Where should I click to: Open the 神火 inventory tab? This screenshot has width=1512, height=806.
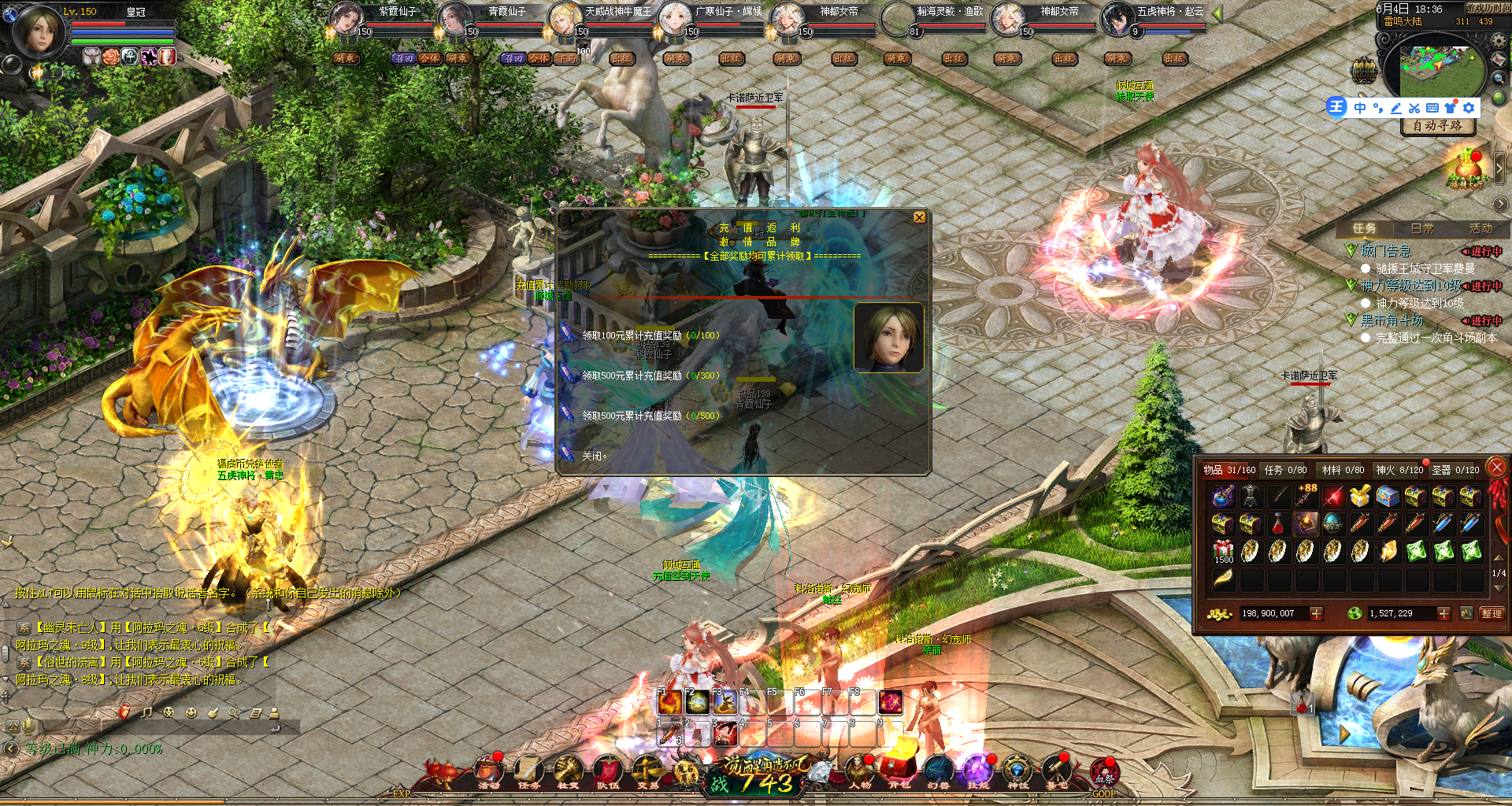point(1399,470)
